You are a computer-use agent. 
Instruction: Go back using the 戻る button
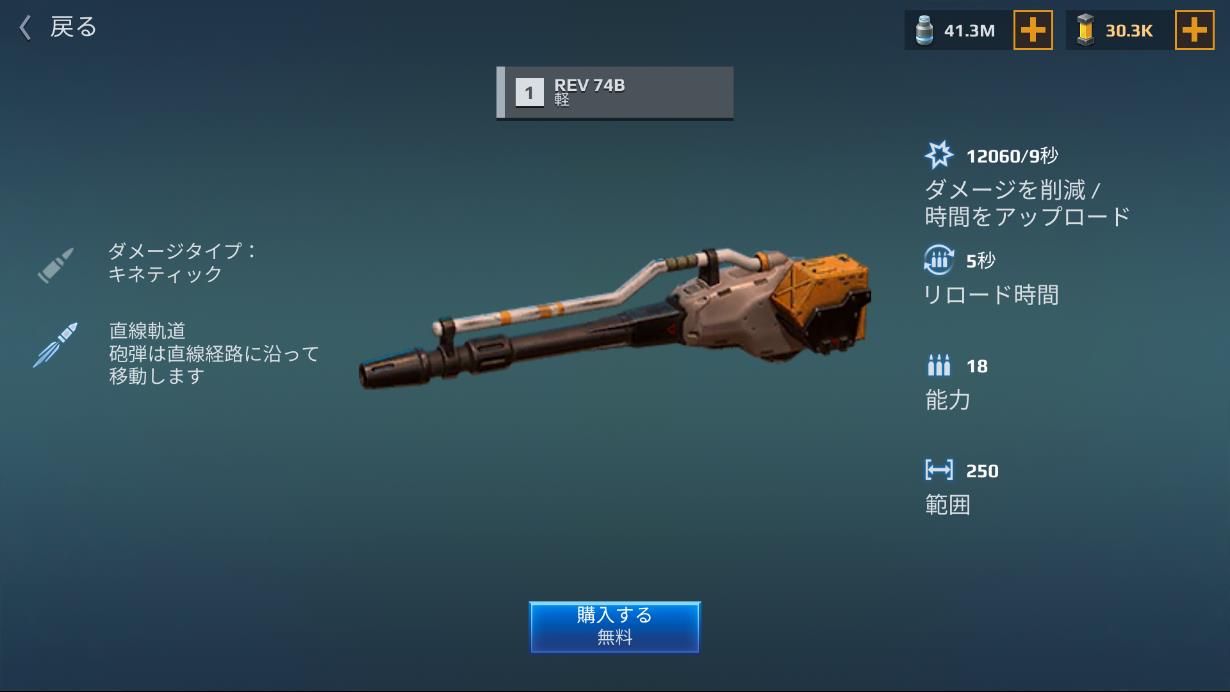pyautogui.click(x=58, y=28)
